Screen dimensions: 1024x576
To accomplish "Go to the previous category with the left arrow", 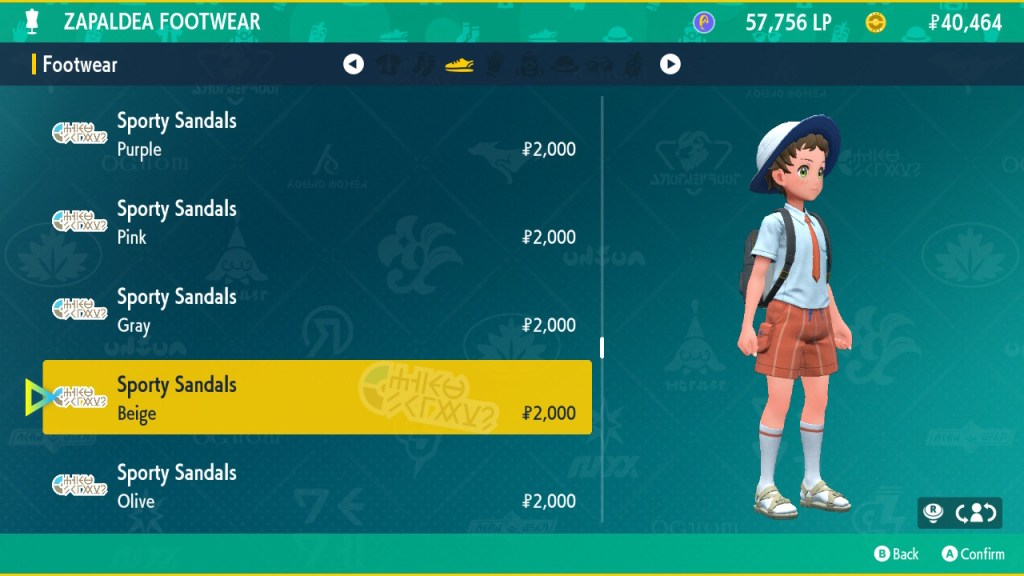I will pyautogui.click(x=353, y=65).
